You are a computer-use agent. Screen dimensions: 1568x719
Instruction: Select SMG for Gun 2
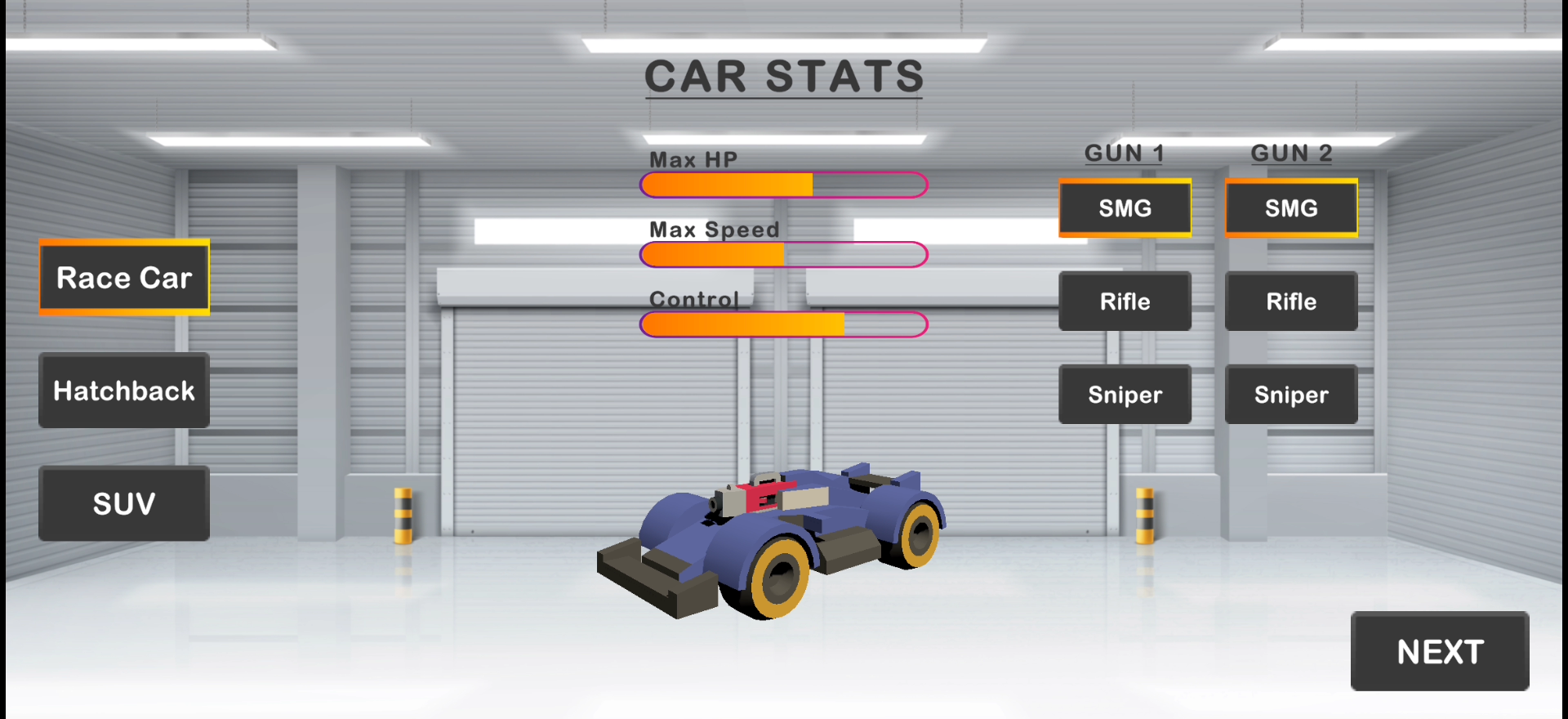(1290, 208)
